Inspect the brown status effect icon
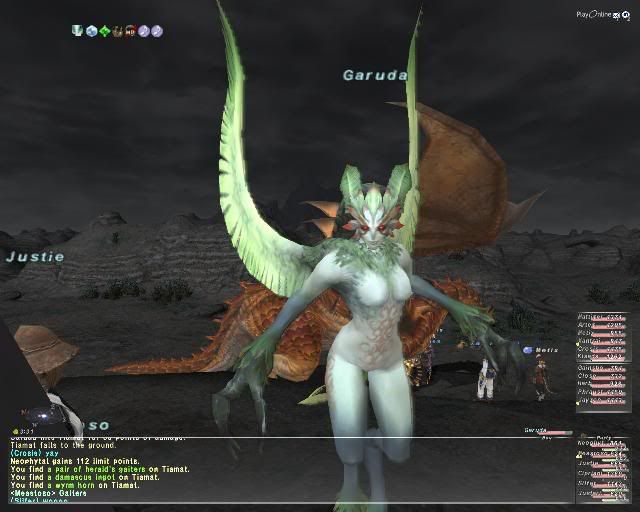This screenshot has width=640, height=512. (x=117, y=31)
